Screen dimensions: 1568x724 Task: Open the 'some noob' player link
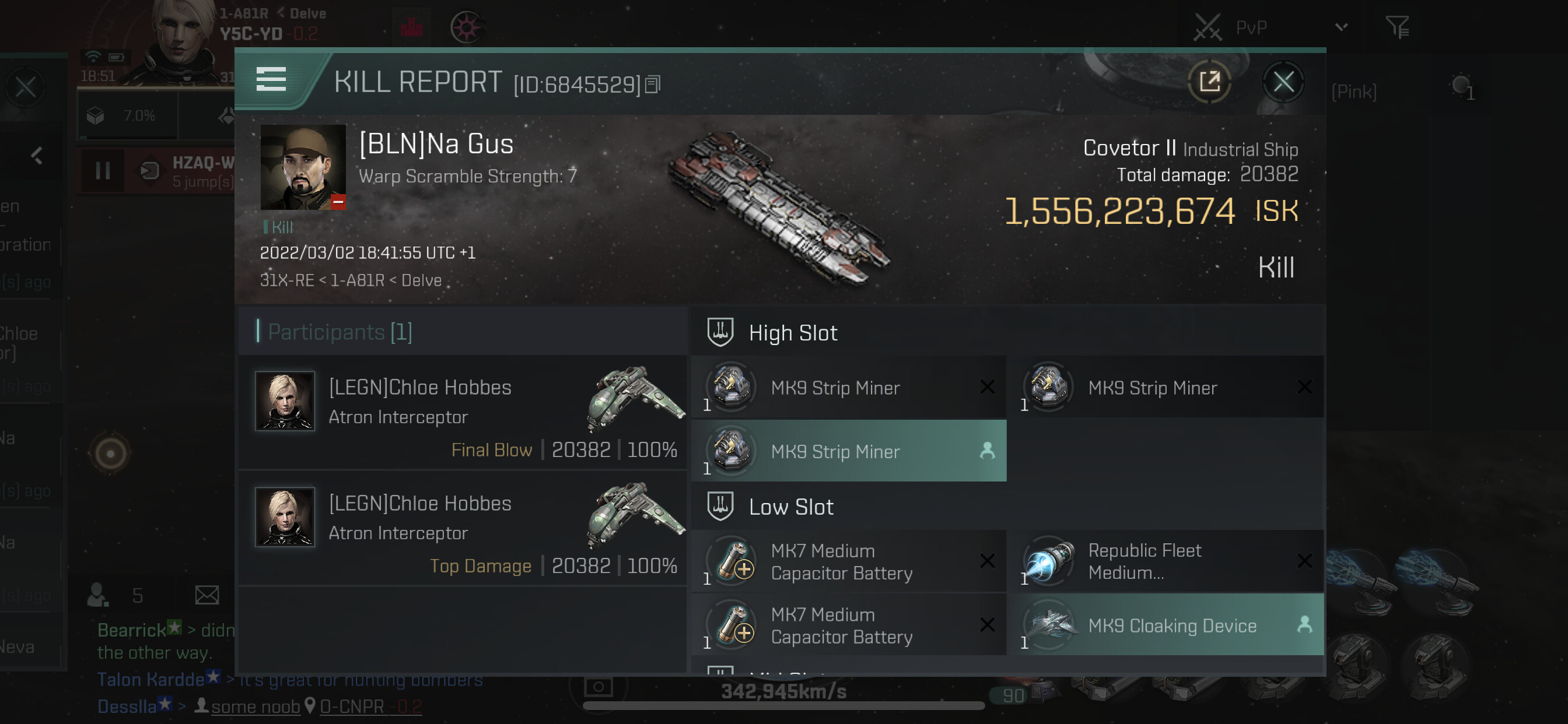255,707
